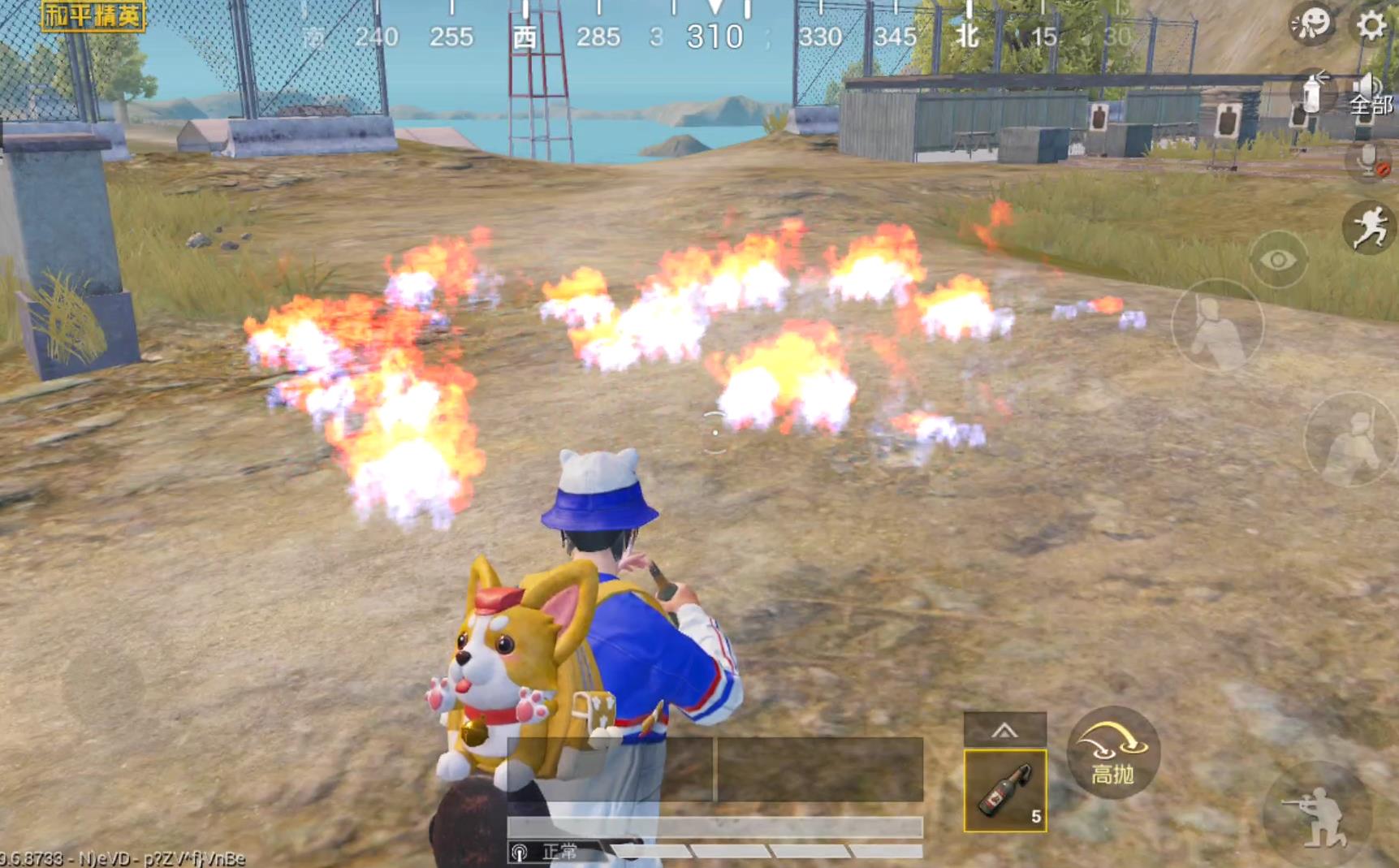Tap the spray paint can icon

tap(1311, 93)
